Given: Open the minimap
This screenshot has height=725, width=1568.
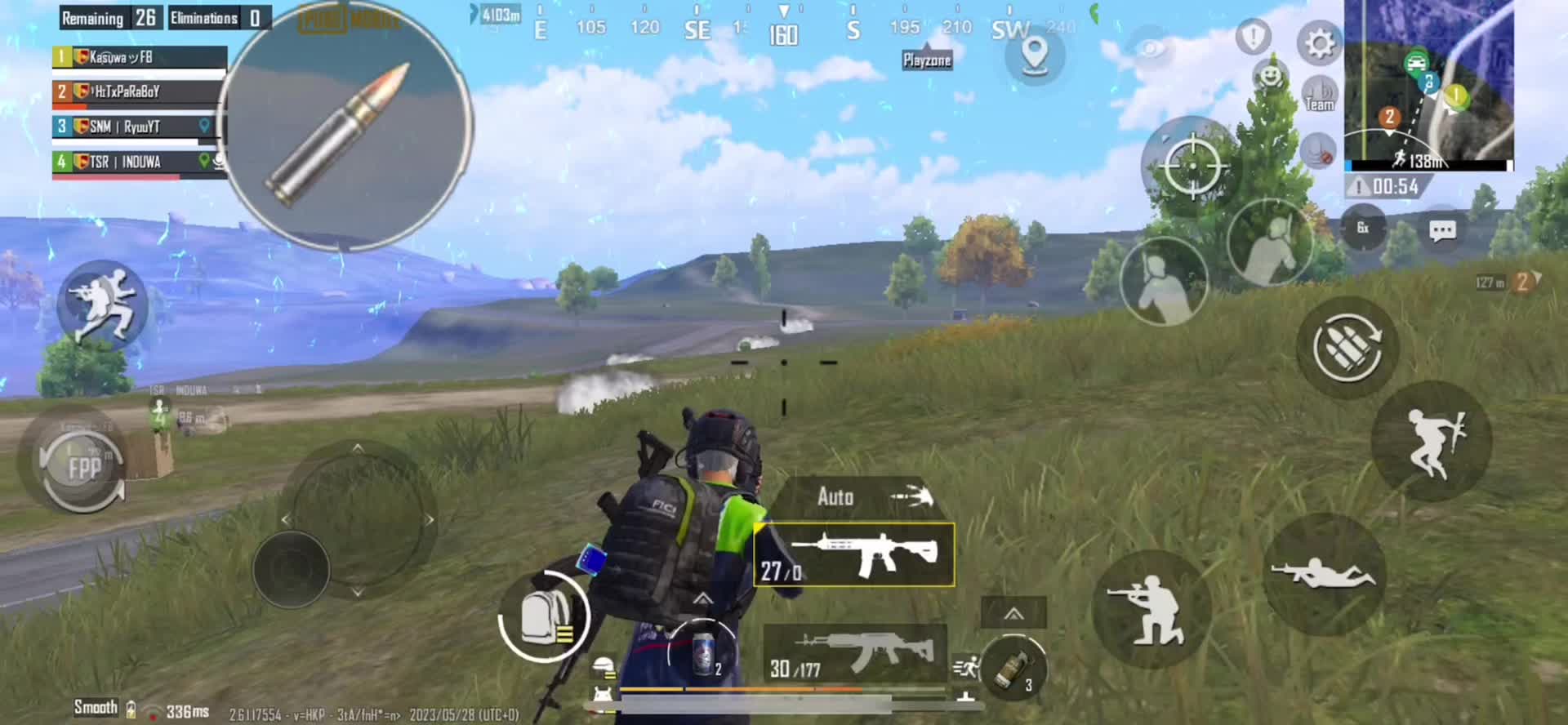Looking at the screenshot, I should point(1428,82).
